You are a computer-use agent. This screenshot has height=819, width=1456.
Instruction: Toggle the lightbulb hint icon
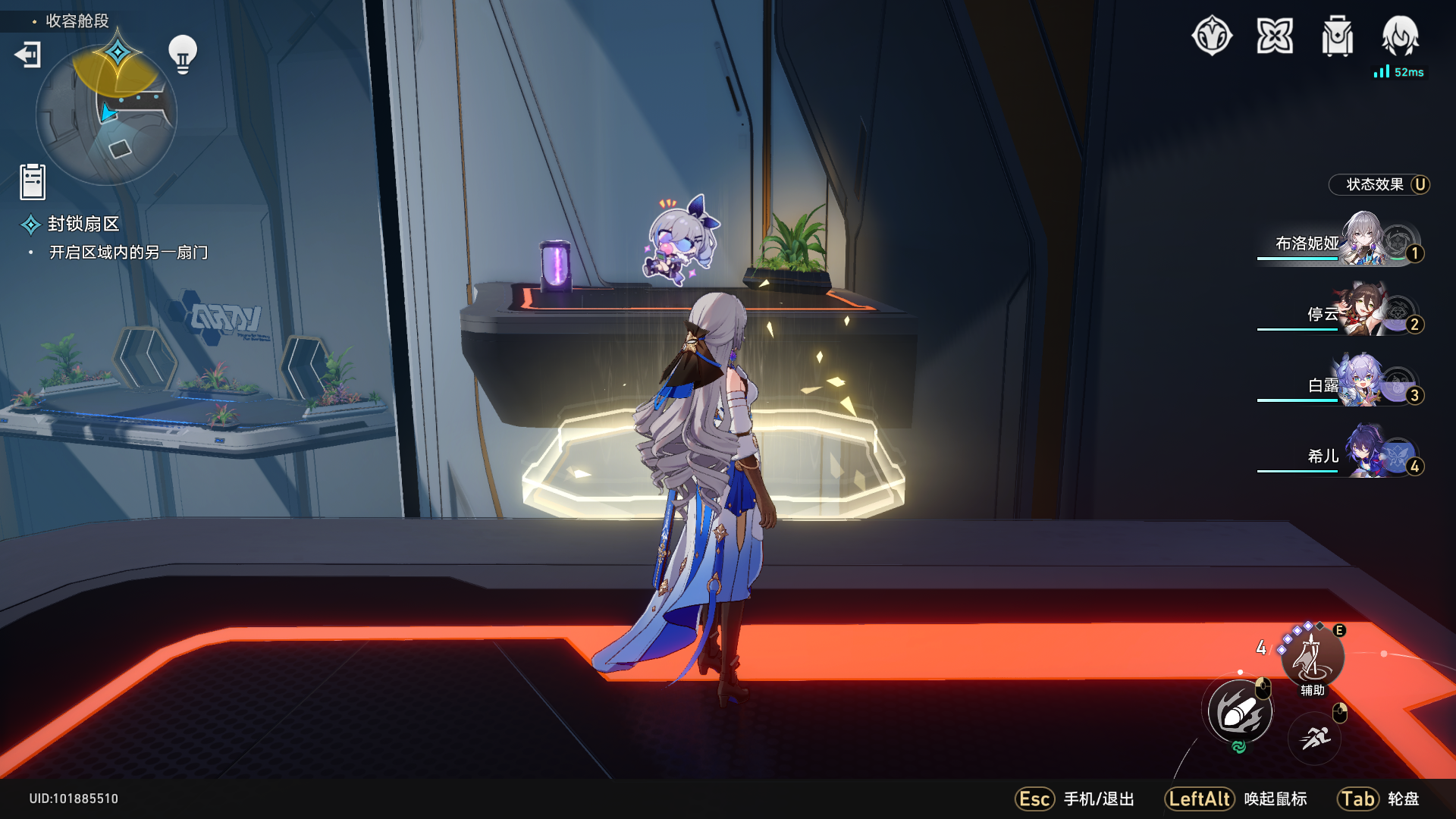(x=182, y=53)
